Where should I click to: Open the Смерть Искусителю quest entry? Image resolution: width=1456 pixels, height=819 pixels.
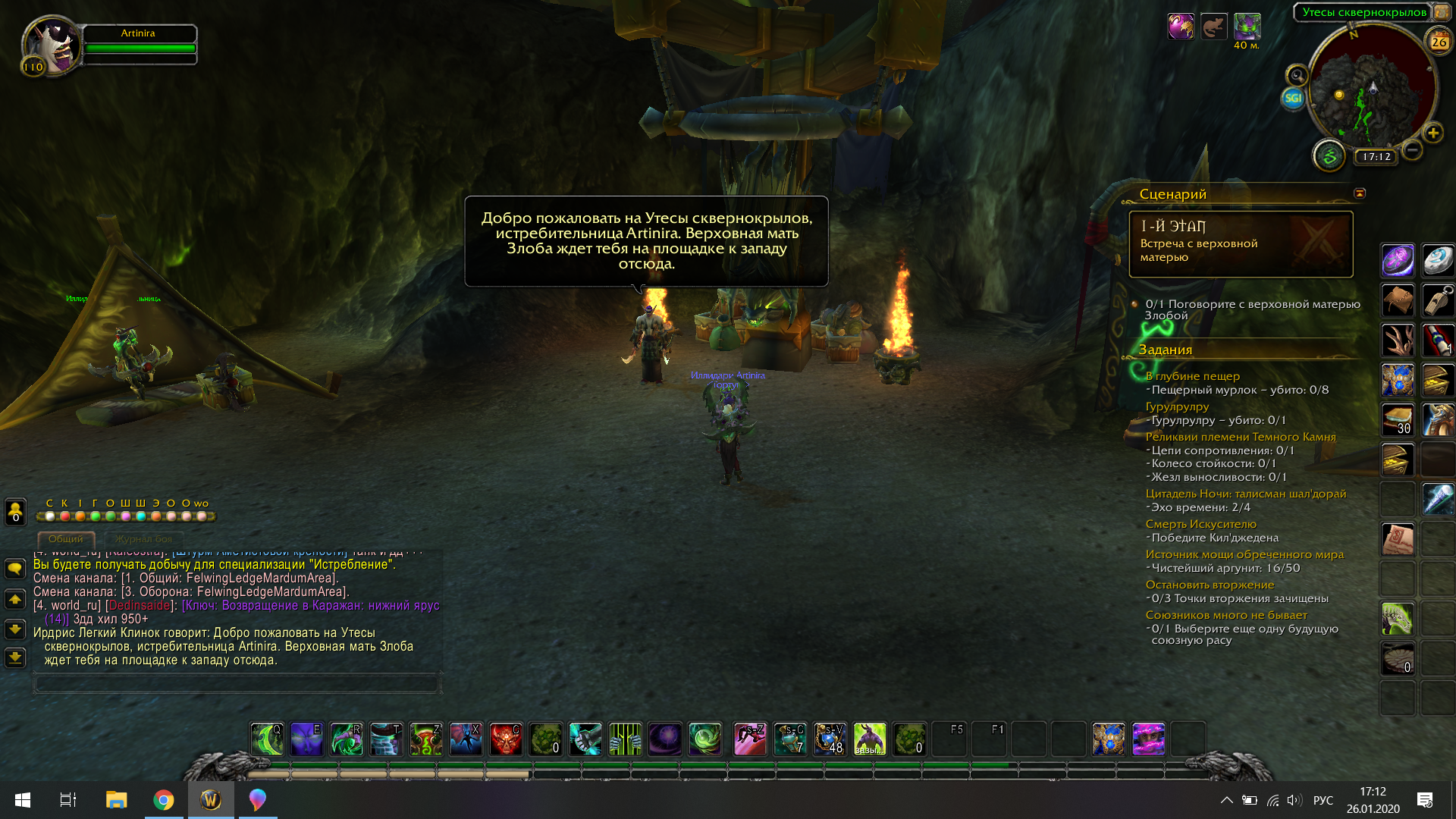click(1200, 524)
